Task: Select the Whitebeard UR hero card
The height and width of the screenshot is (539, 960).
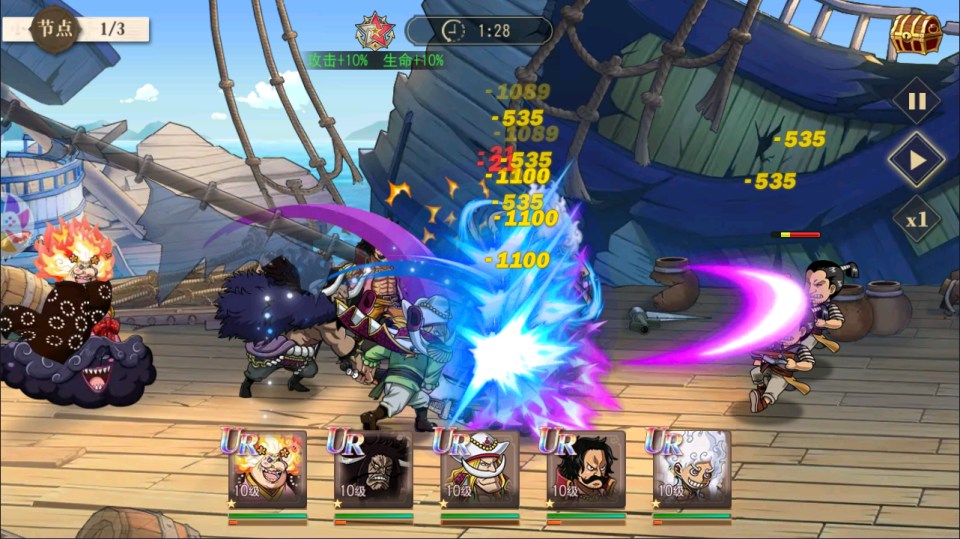Action: (480, 470)
